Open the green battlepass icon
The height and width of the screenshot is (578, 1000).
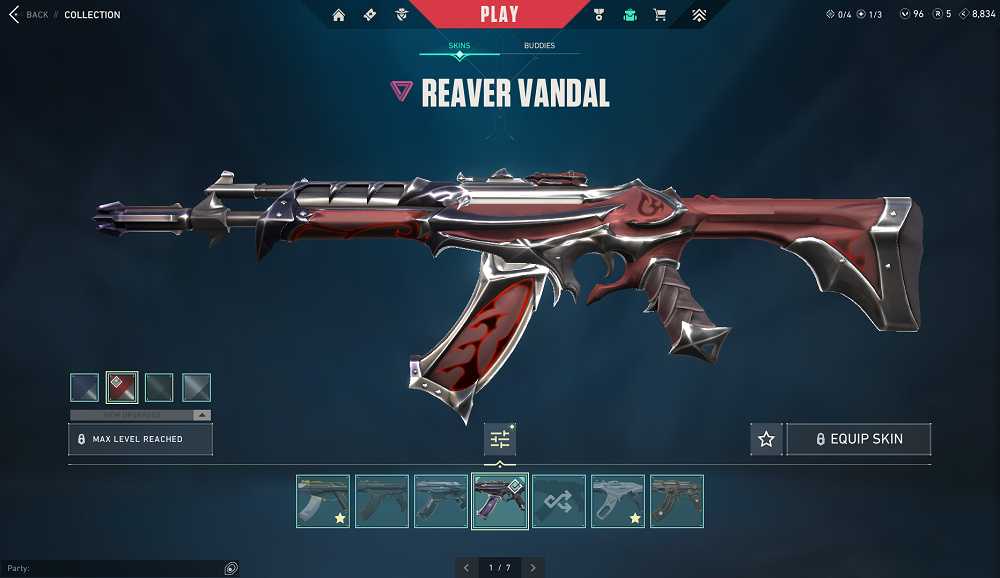coord(630,15)
